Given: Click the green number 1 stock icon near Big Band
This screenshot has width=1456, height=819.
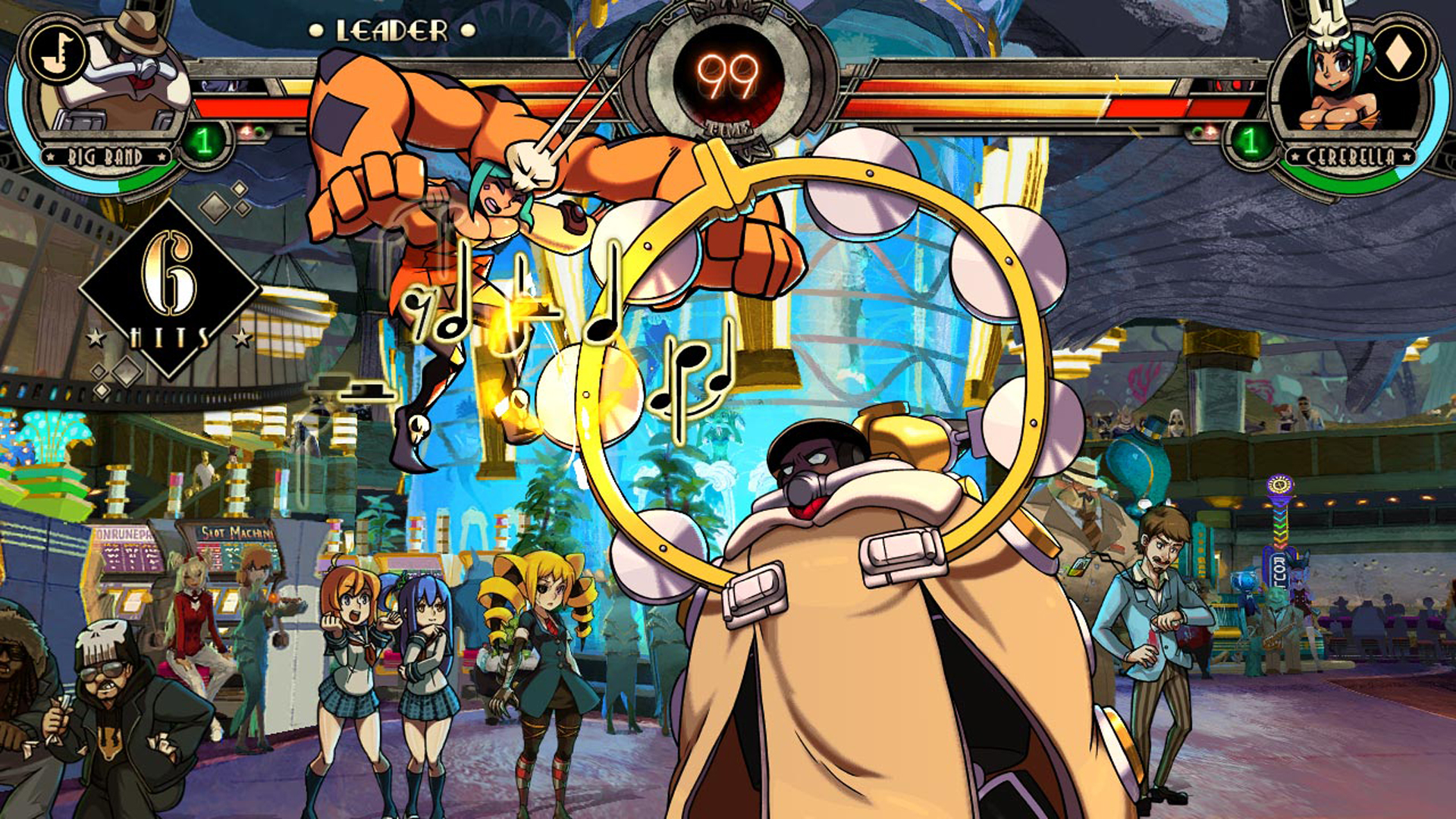Looking at the screenshot, I should point(203,143).
